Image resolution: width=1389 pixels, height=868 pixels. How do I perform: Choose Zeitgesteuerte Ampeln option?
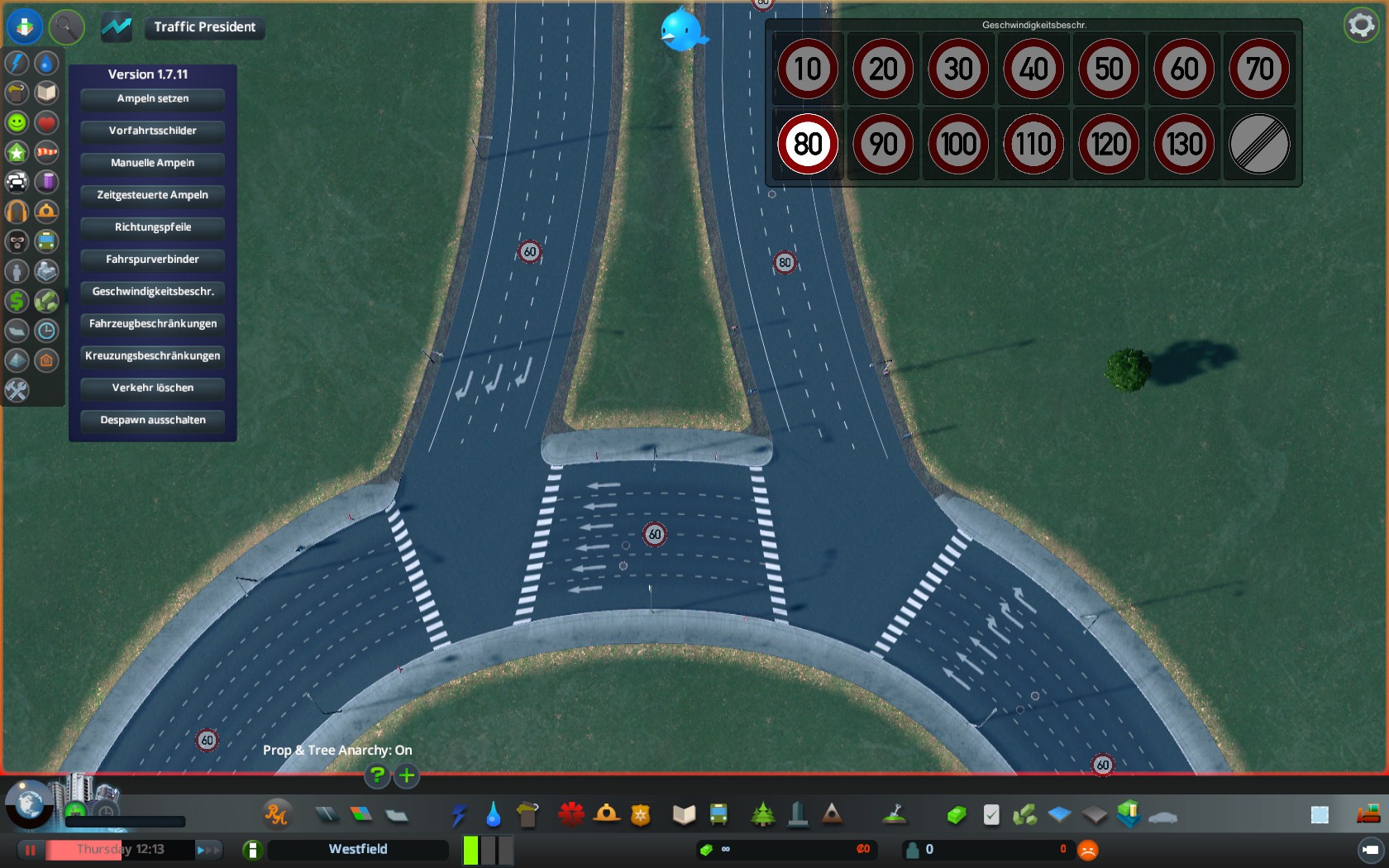(x=153, y=196)
